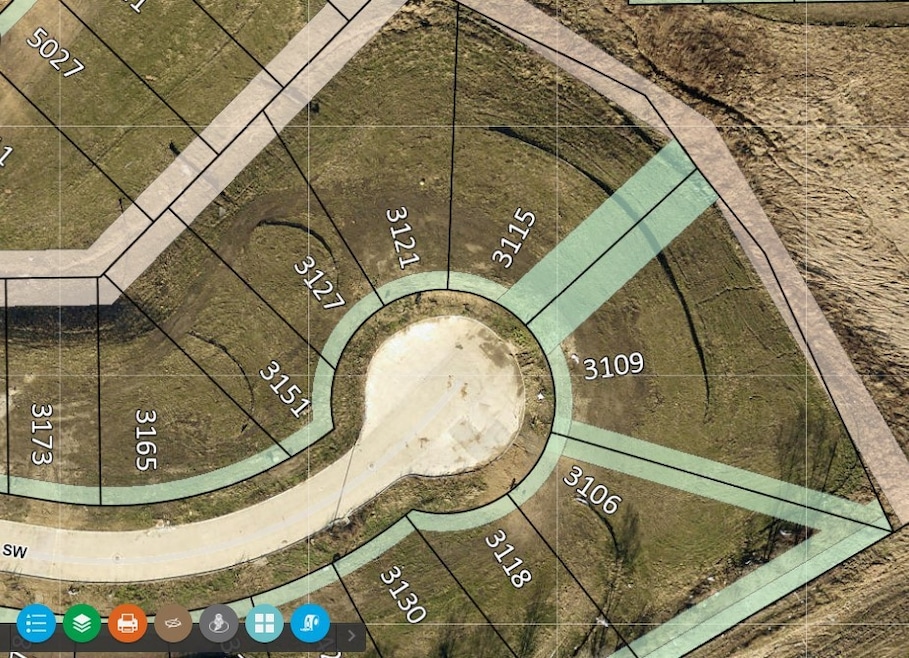Open the green map layers tool
This screenshot has height=658, width=909.
[x=82, y=624]
